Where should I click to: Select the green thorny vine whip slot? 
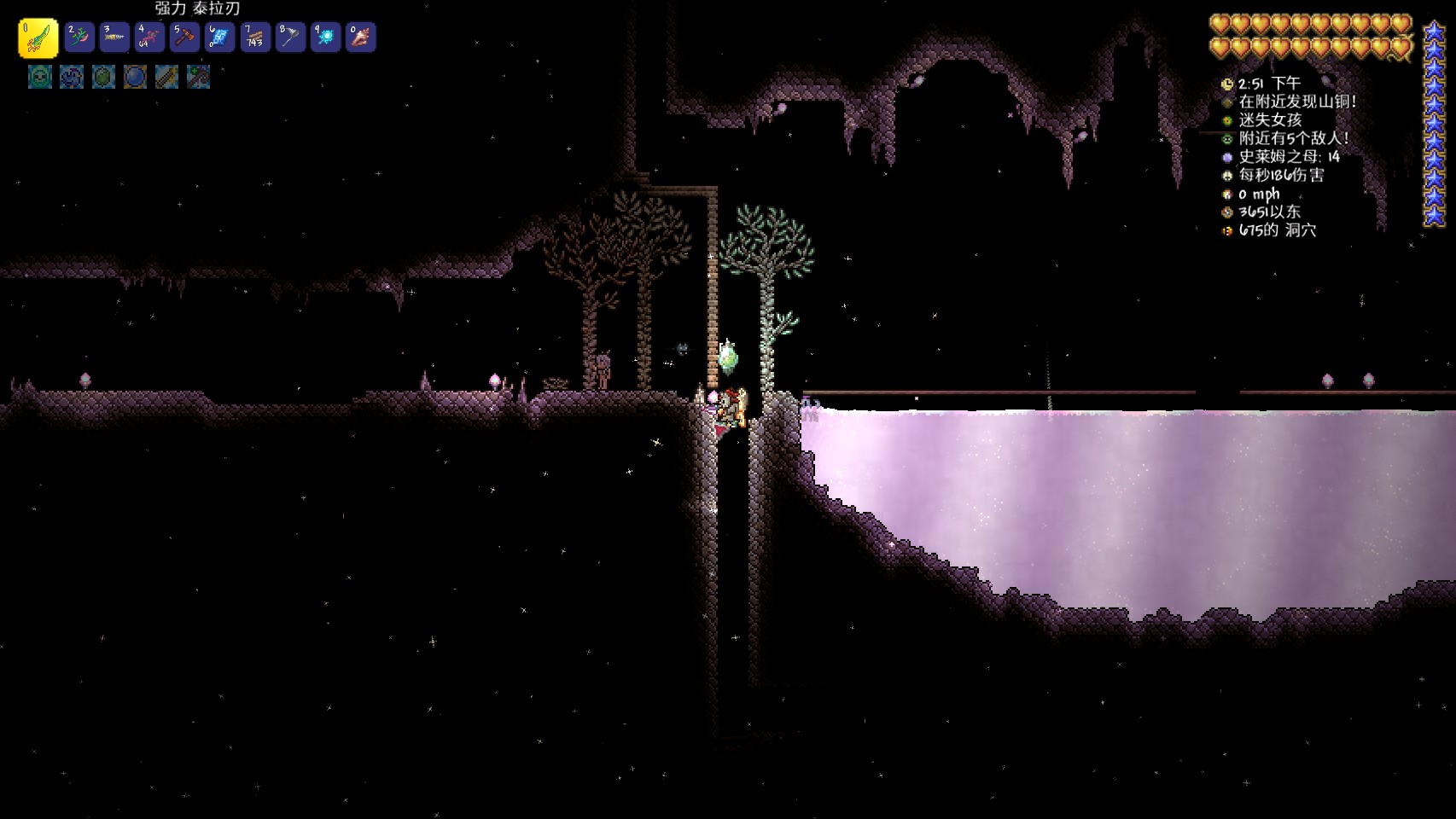point(79,38)
